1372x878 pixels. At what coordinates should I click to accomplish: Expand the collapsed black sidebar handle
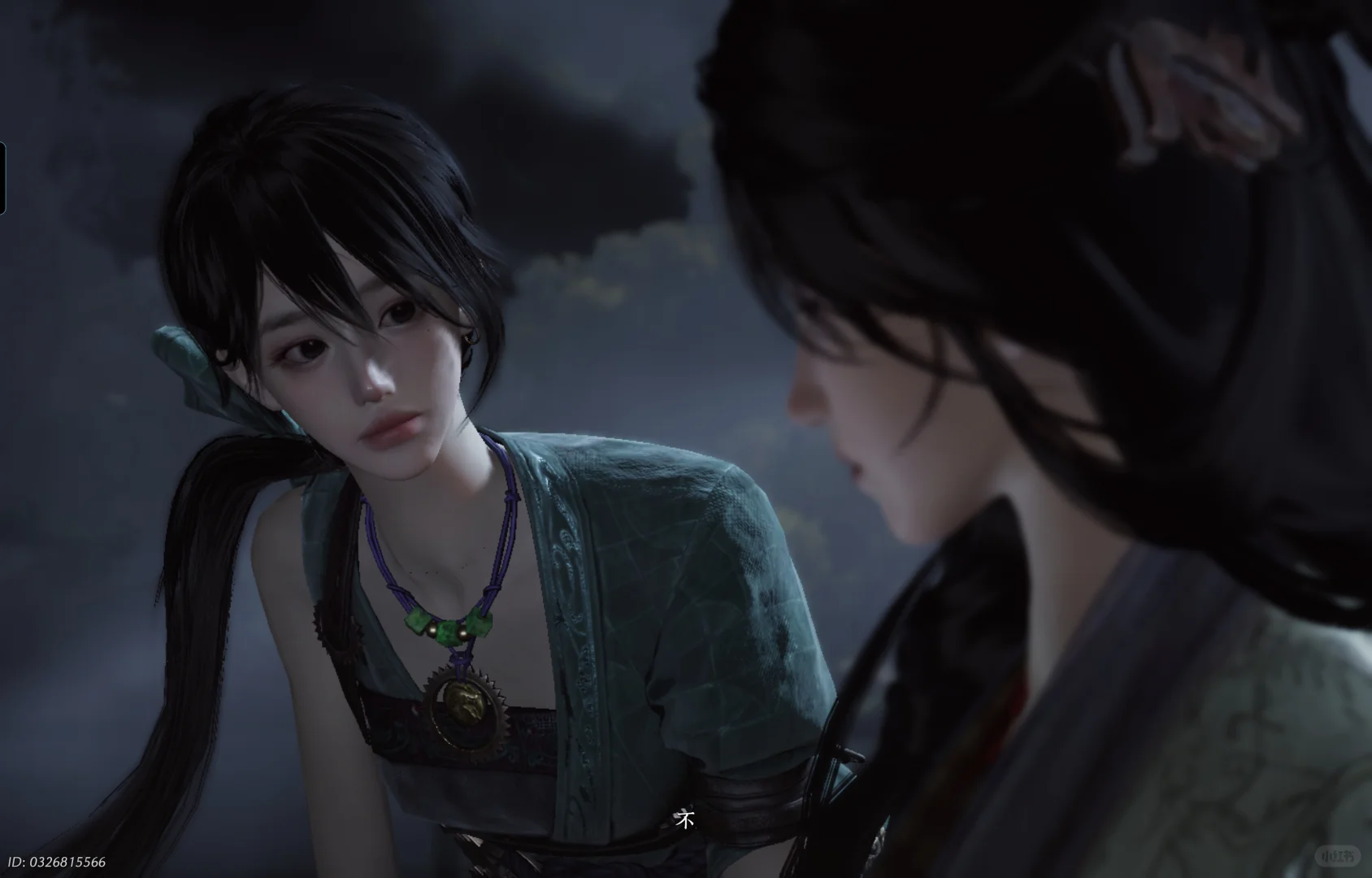[2, 179]
